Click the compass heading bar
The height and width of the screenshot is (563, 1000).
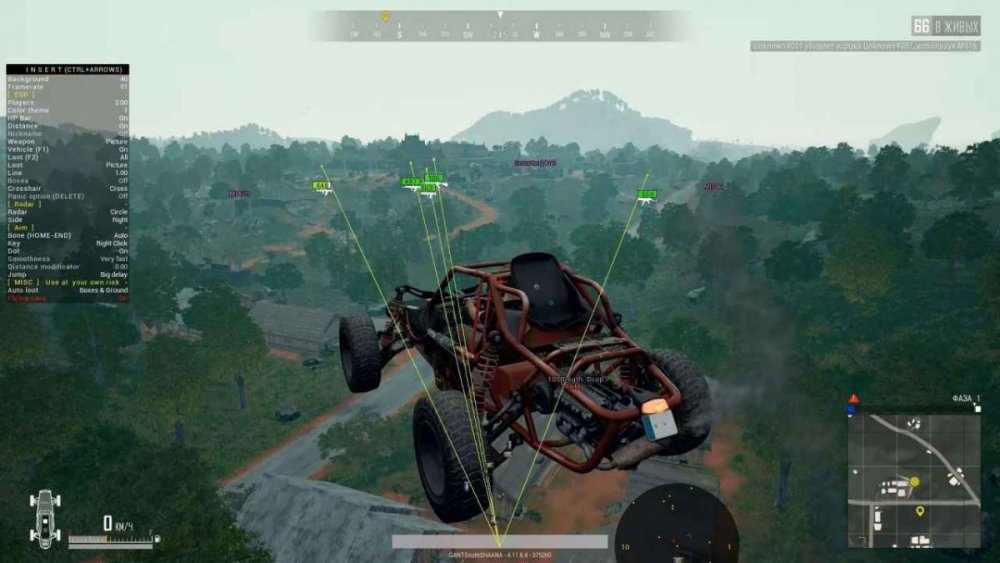click(x=500, y=28)
